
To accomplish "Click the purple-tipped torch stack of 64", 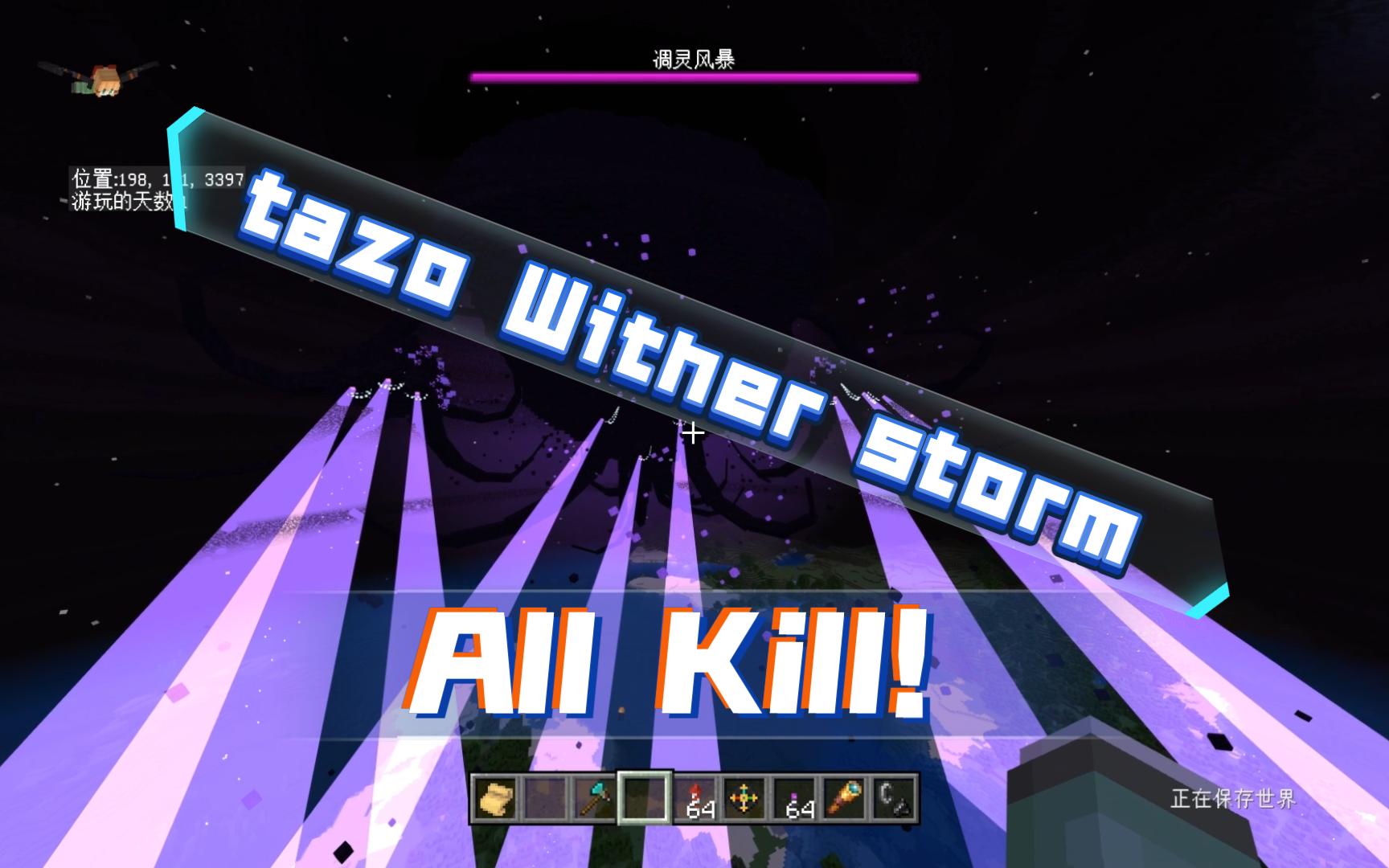I will point(793,800).
